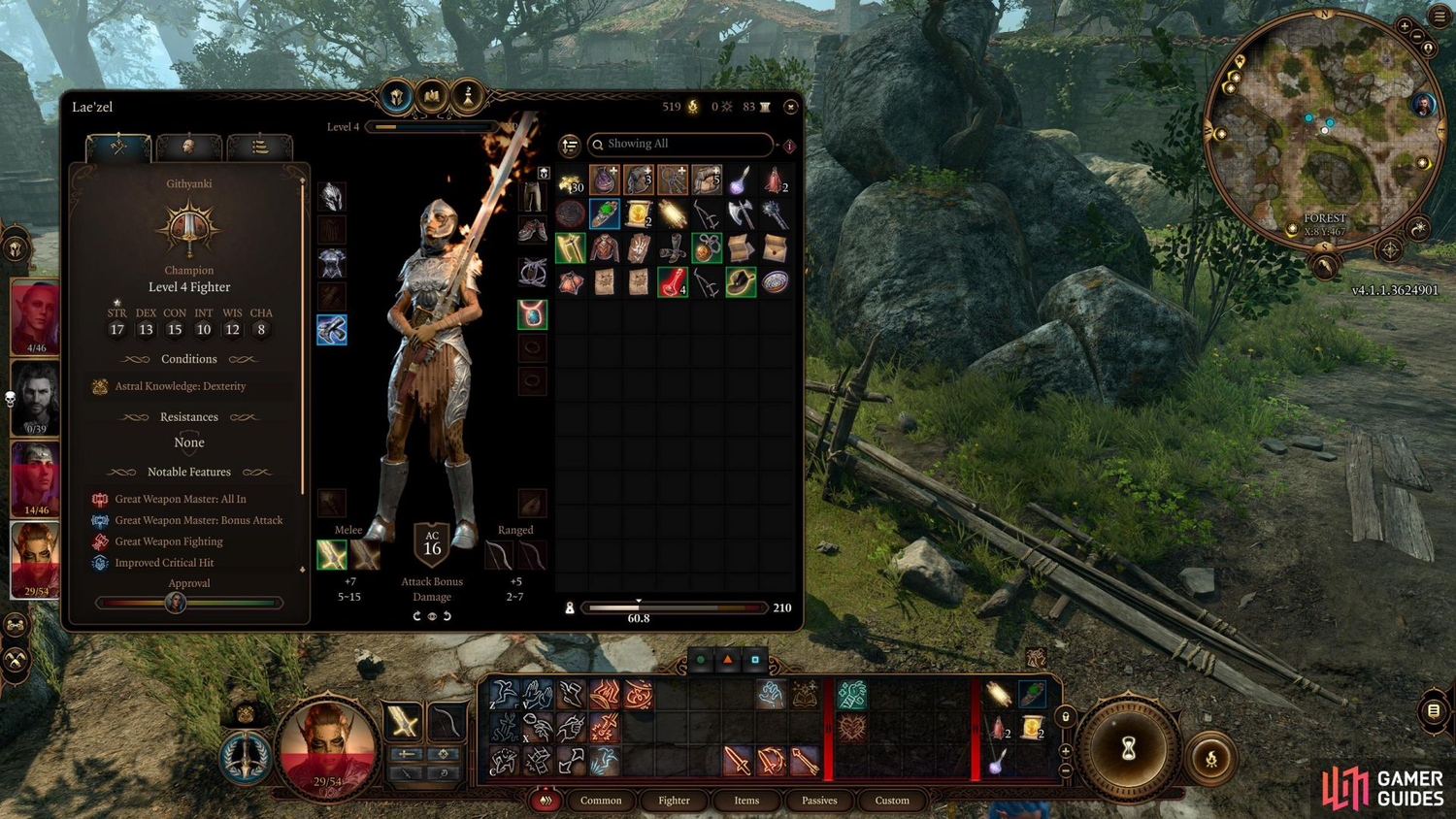Select the greatsword melee weapon set button
Image resolution: width=1456 pixels, height=819 pixels.
click(x=332, y=555)
